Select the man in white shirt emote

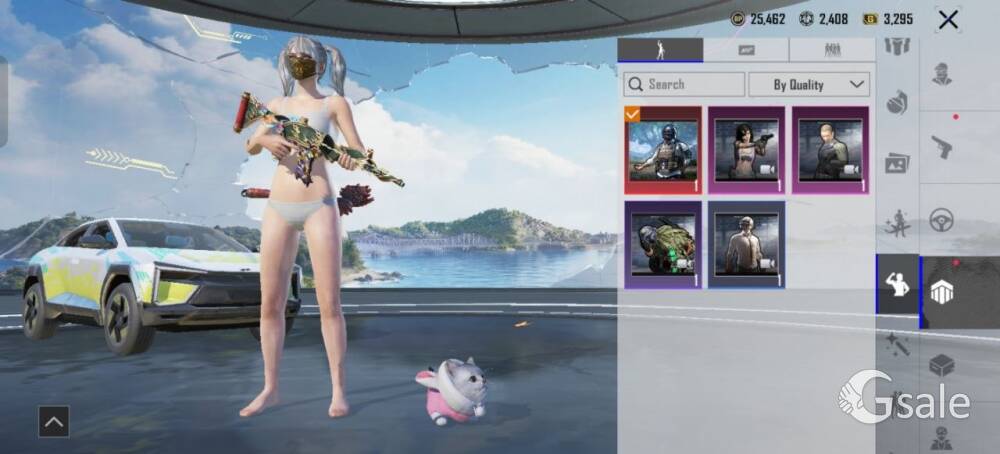tap(746, 245)
